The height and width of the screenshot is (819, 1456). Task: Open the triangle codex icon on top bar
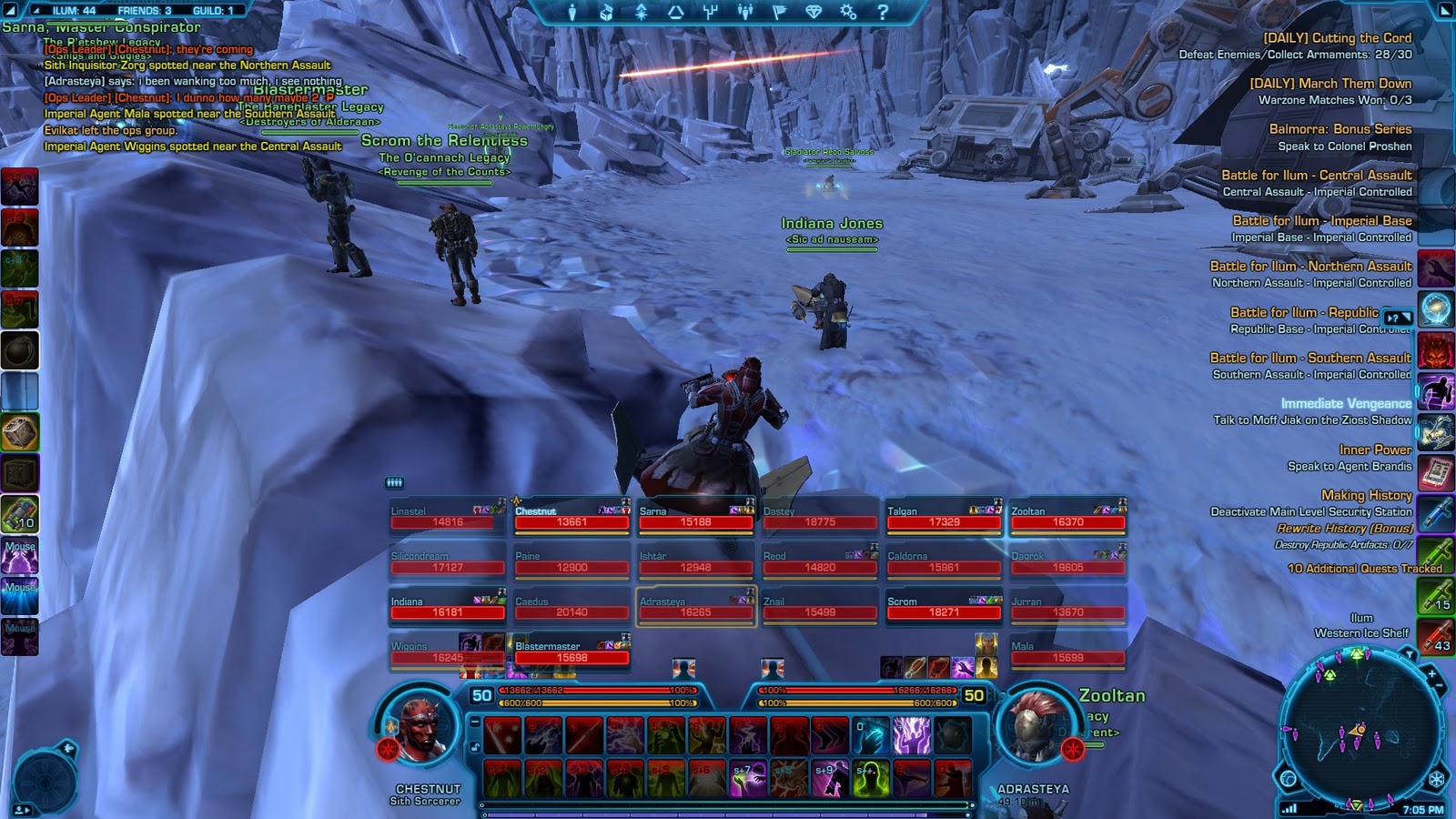pos(674,12)
